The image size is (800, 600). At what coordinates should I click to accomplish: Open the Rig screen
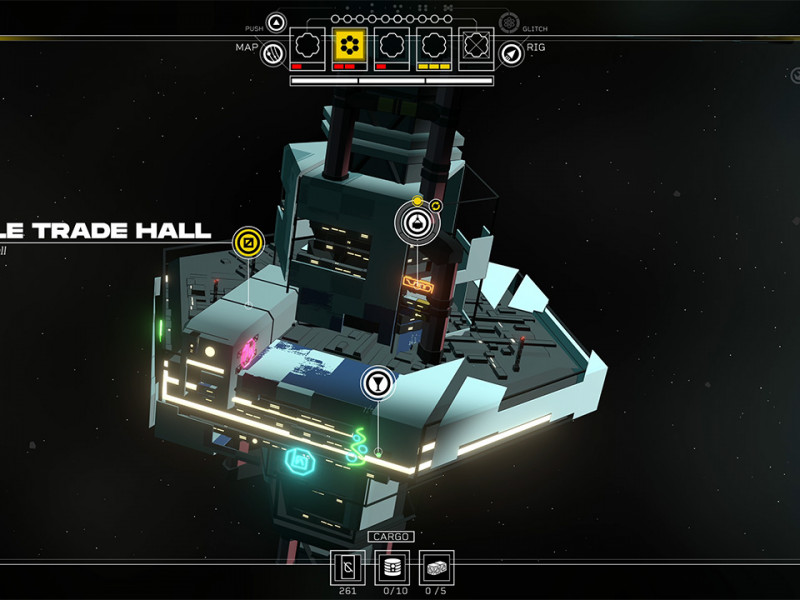511,54
